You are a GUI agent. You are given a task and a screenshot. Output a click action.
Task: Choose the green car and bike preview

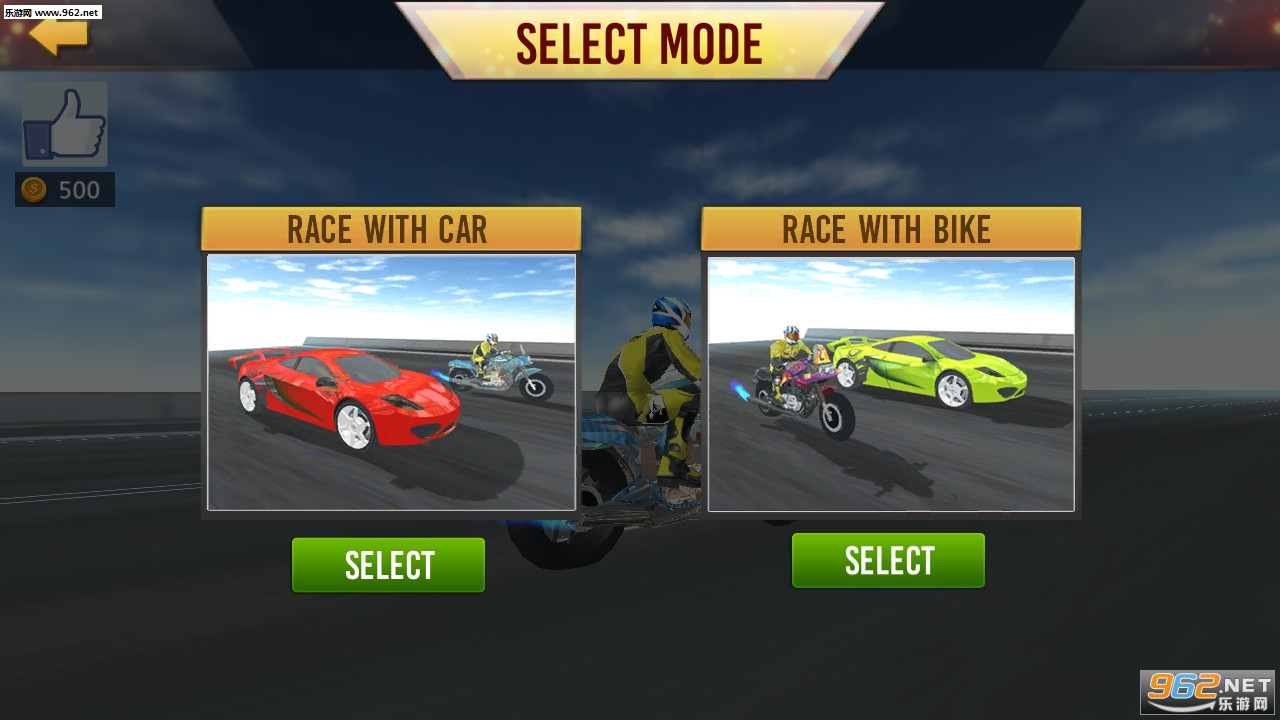click(891, 384)
